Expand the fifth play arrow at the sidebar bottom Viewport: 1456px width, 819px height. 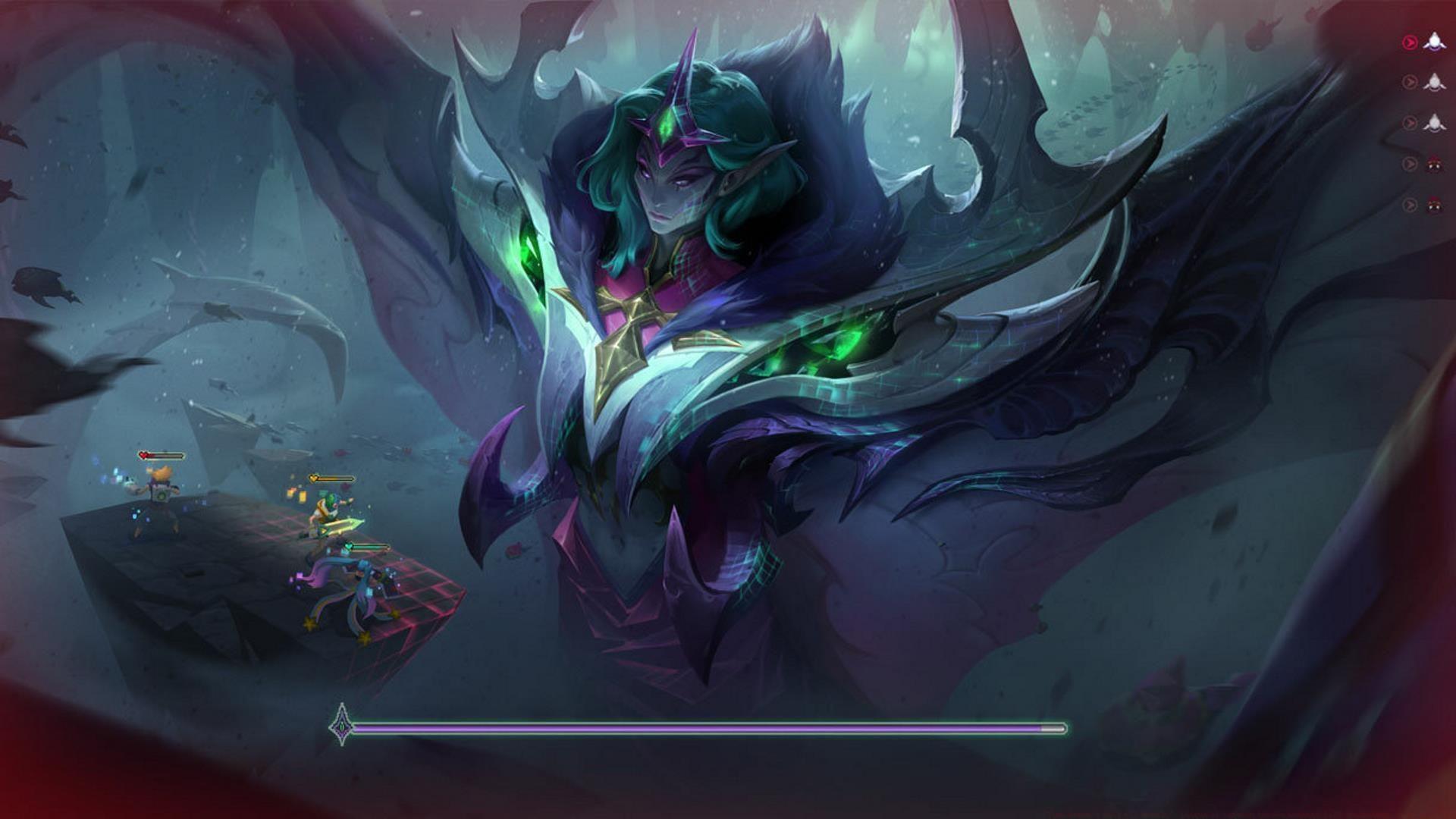(x=1409, y=203)
